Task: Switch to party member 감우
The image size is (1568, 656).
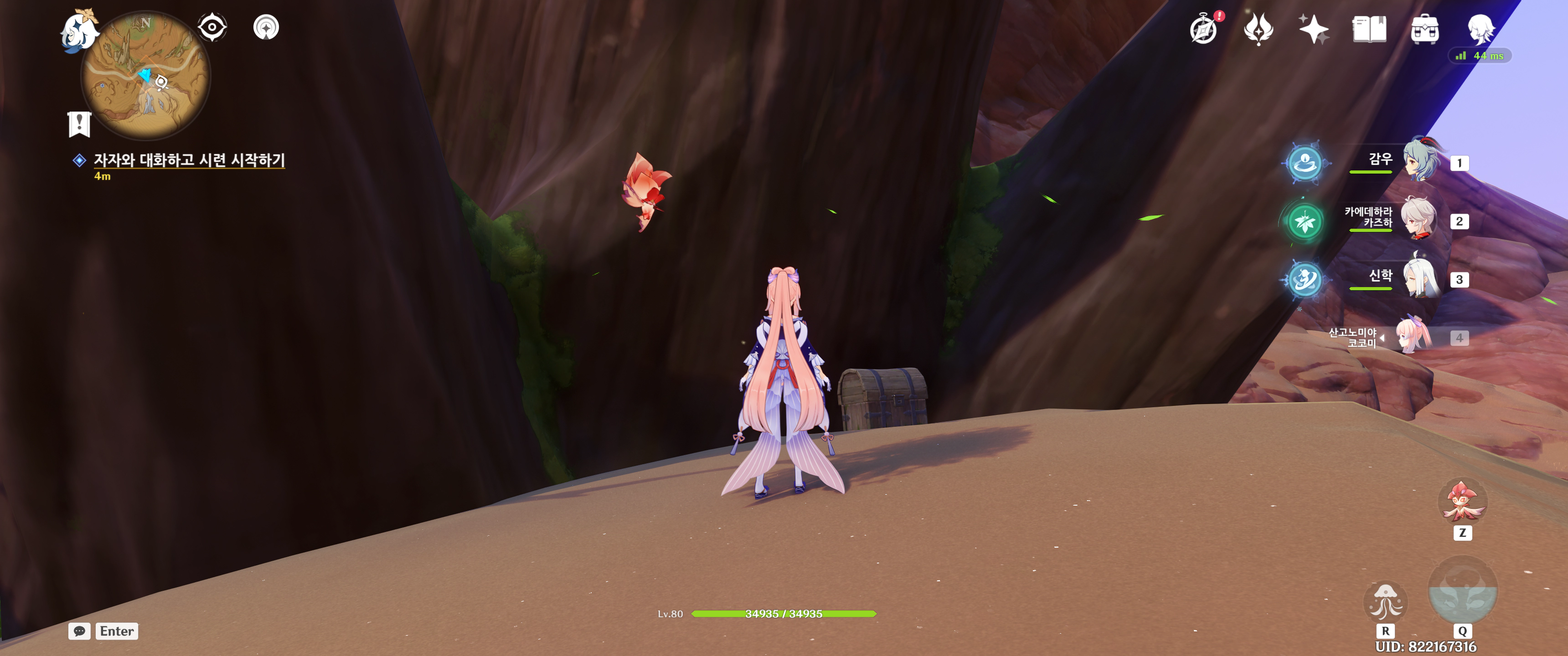Action: coord(1421,161)
